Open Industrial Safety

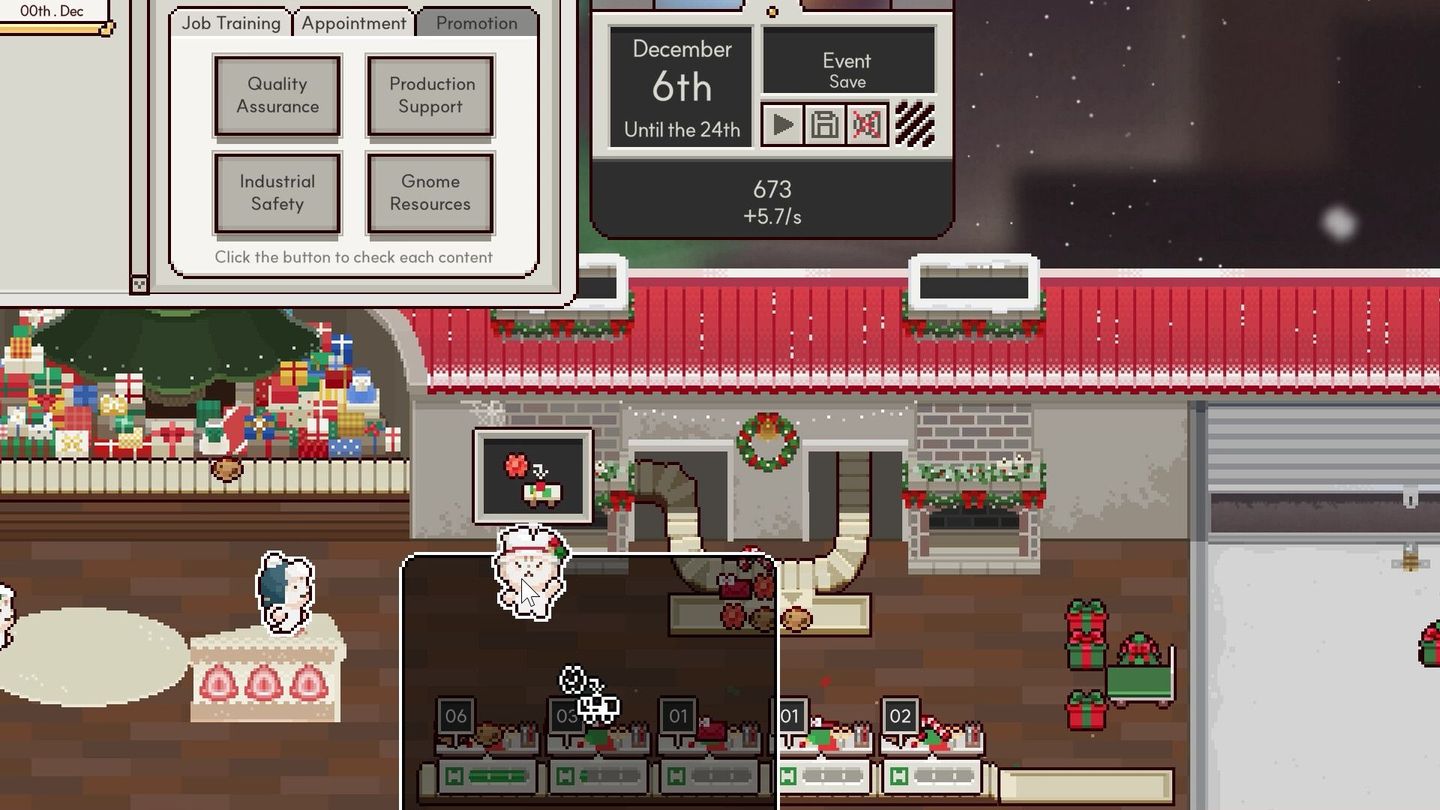pos(277,193)
